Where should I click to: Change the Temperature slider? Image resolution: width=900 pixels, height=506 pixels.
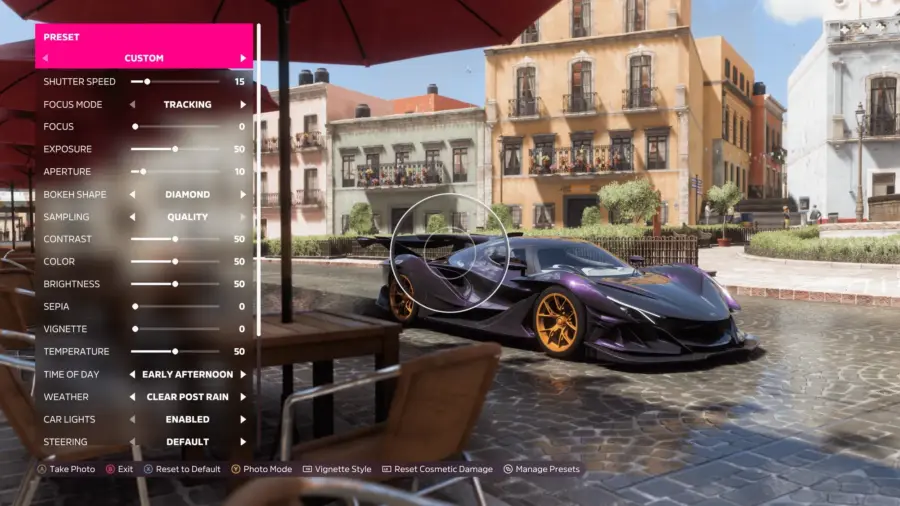pos(175,351)
